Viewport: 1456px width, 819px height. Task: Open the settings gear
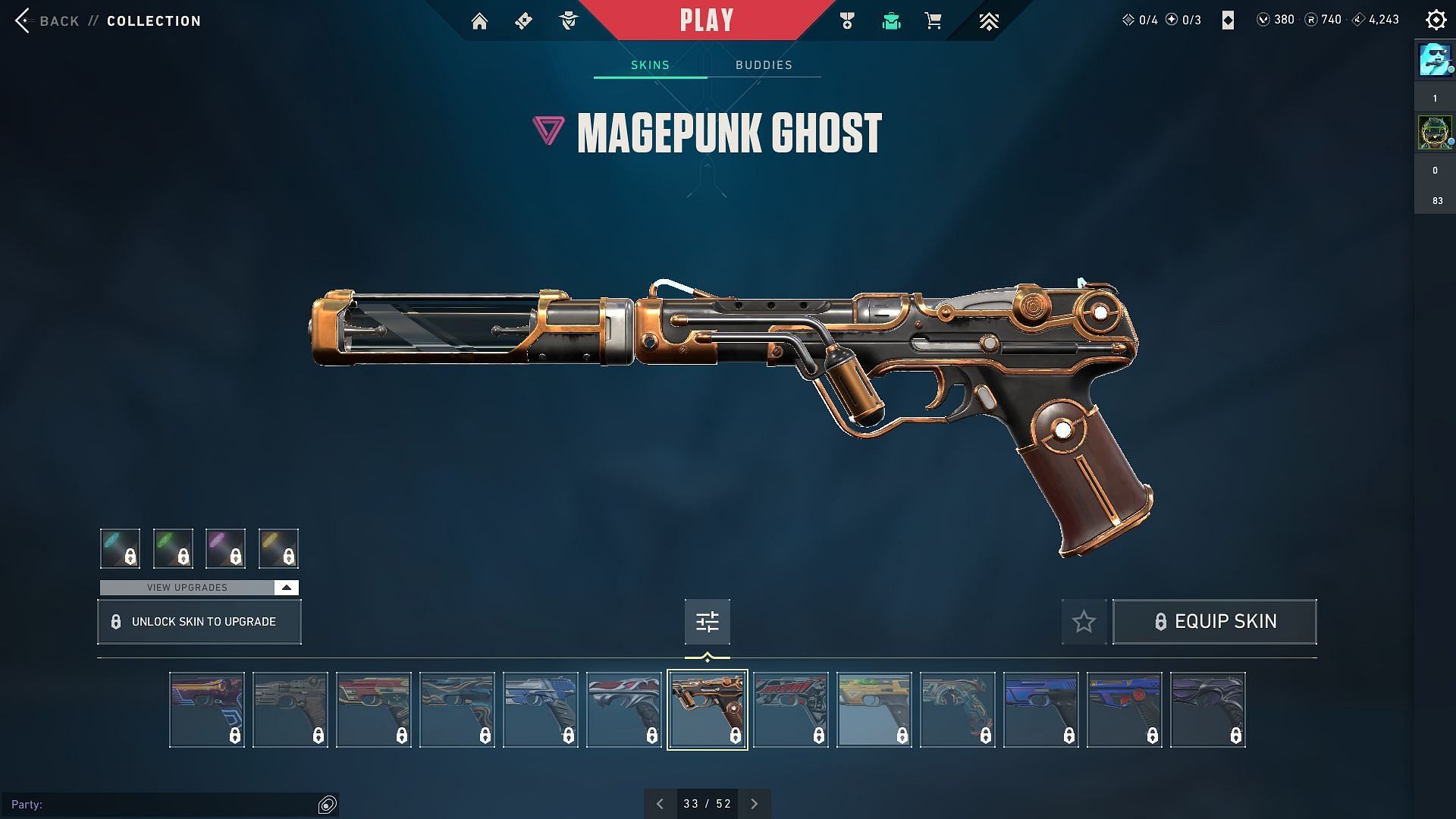1436,20
